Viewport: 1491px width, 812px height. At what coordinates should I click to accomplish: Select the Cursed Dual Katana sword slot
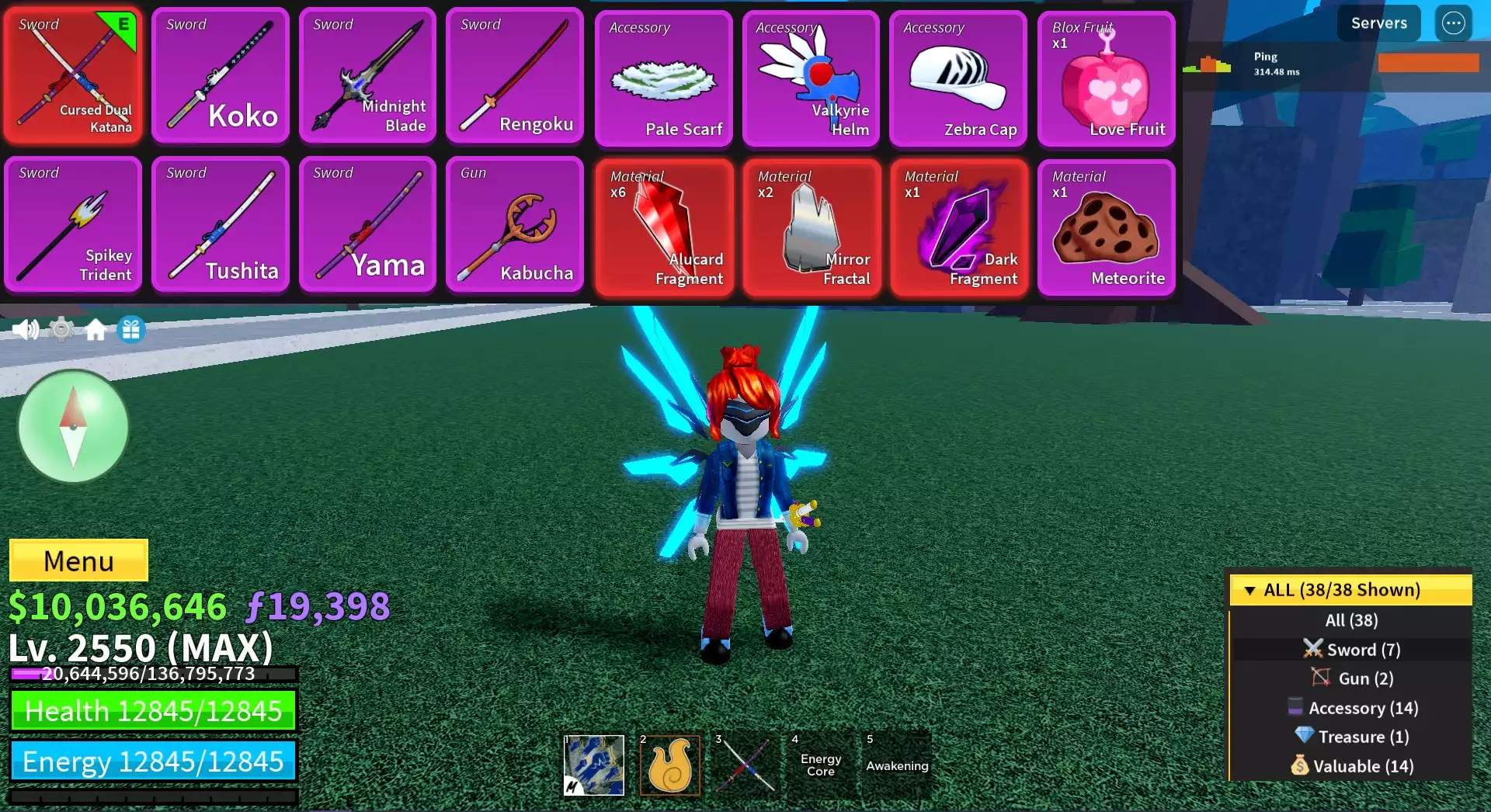[73, 76]
